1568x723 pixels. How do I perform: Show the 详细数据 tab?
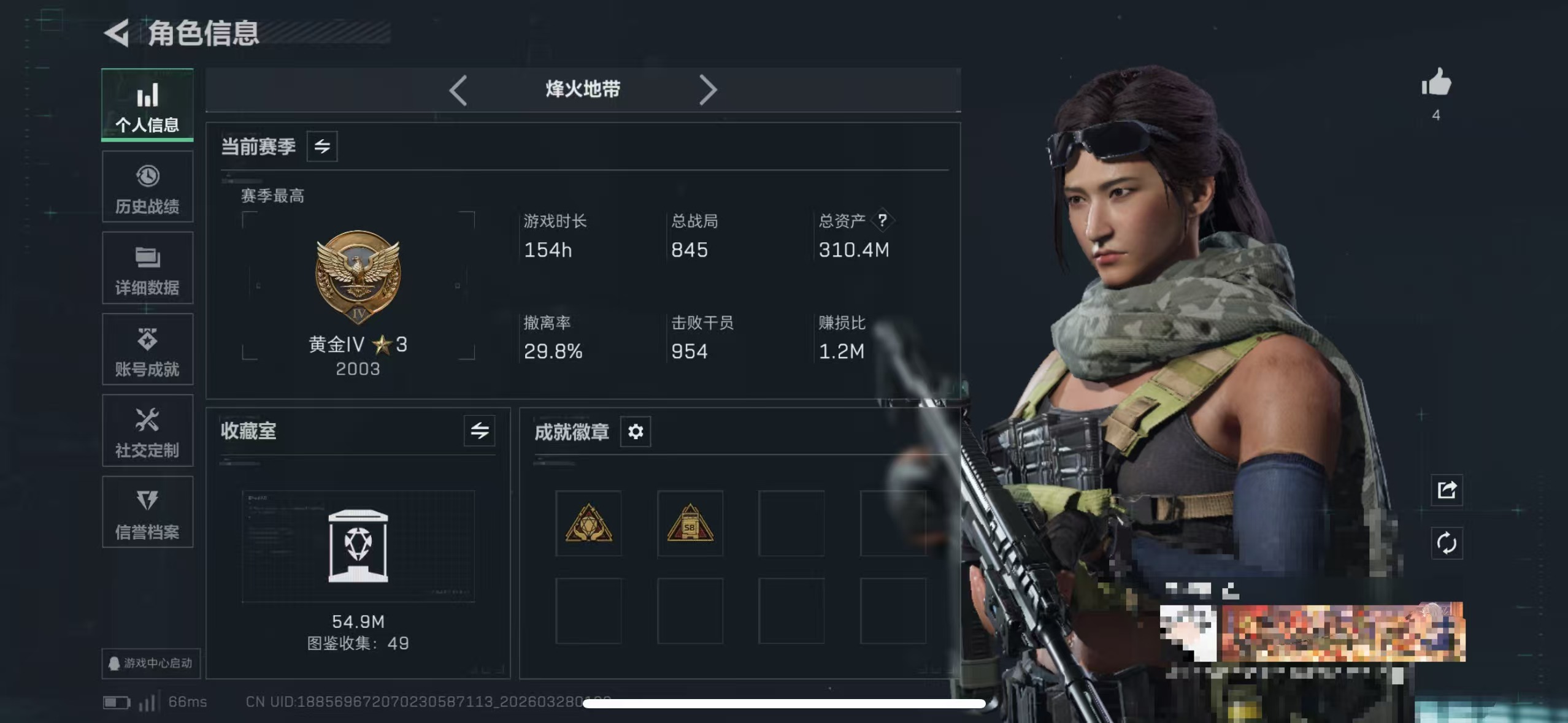point(147,269)
